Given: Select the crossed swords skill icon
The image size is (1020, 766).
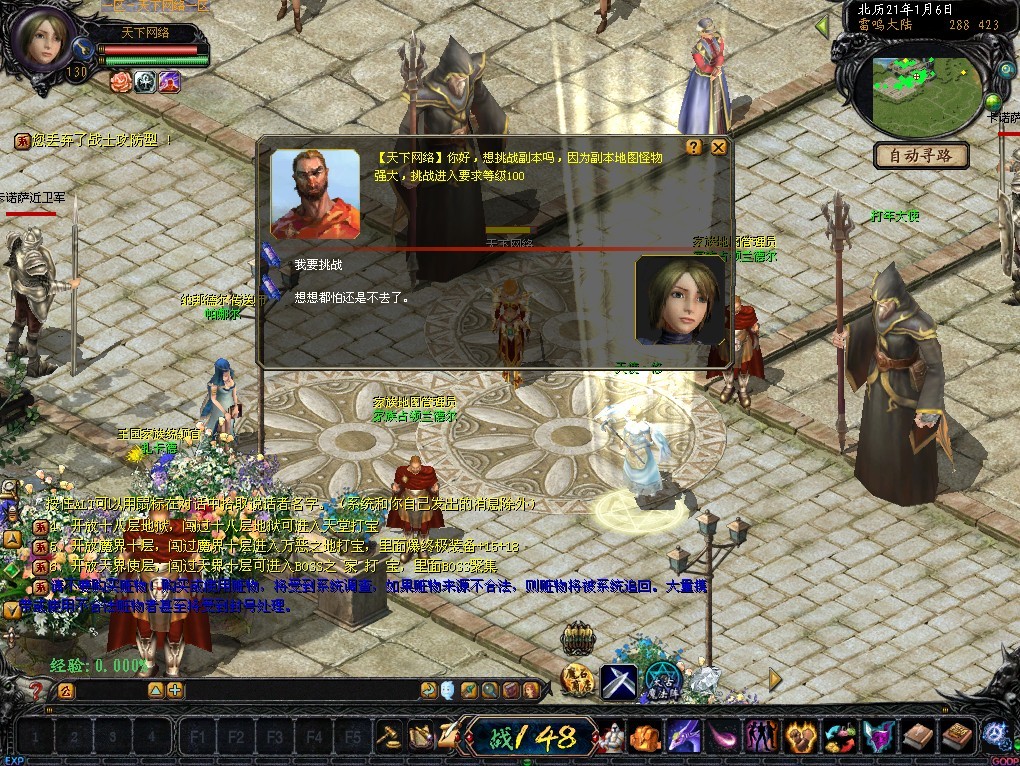Looking at the screenshot, I should (x=619, y=681).
